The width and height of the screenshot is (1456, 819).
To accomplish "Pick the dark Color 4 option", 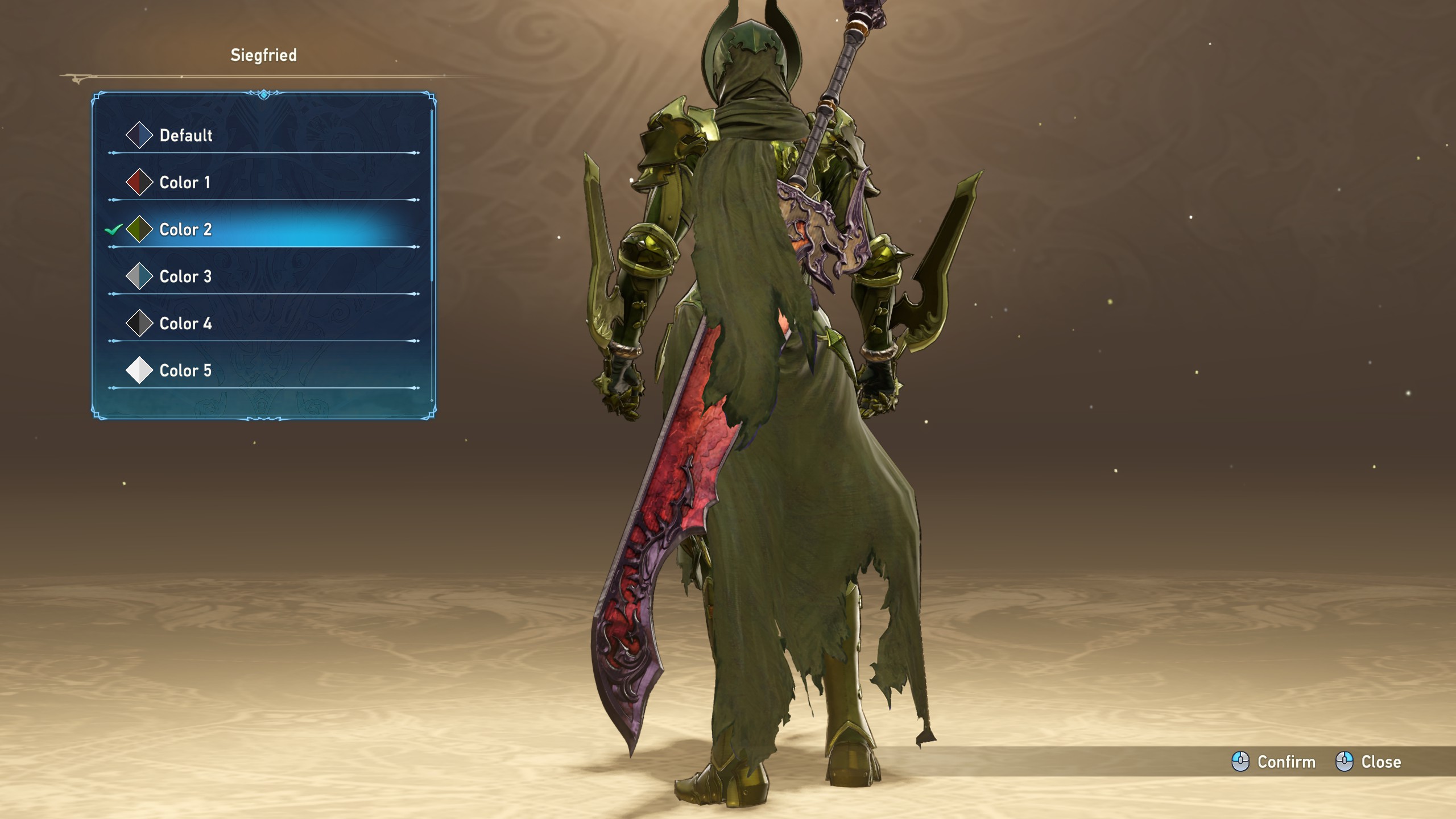I will point(185,324).
